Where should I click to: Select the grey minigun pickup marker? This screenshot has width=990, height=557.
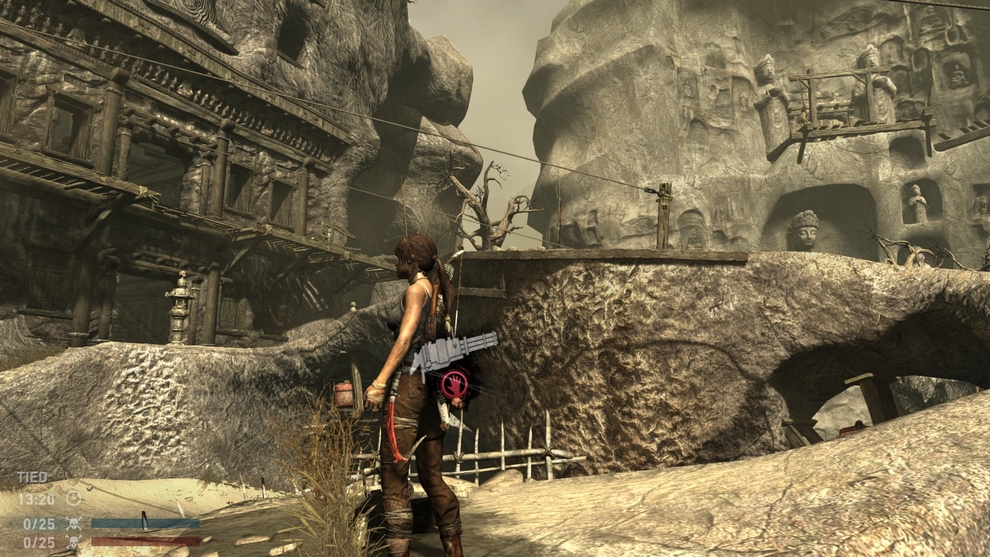pos(454,352)
